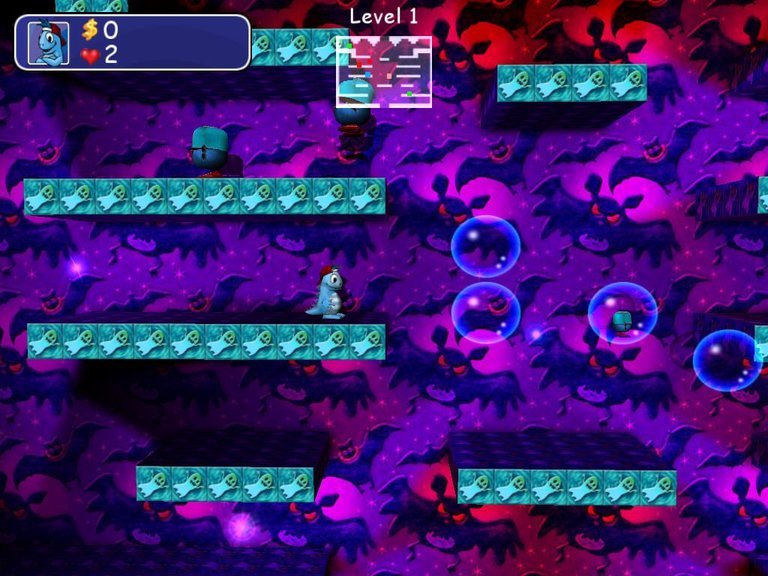This screenshot has width=768, height=576.
Task: Select the blue dragon character portrait
Action: [x=48, y=43]
